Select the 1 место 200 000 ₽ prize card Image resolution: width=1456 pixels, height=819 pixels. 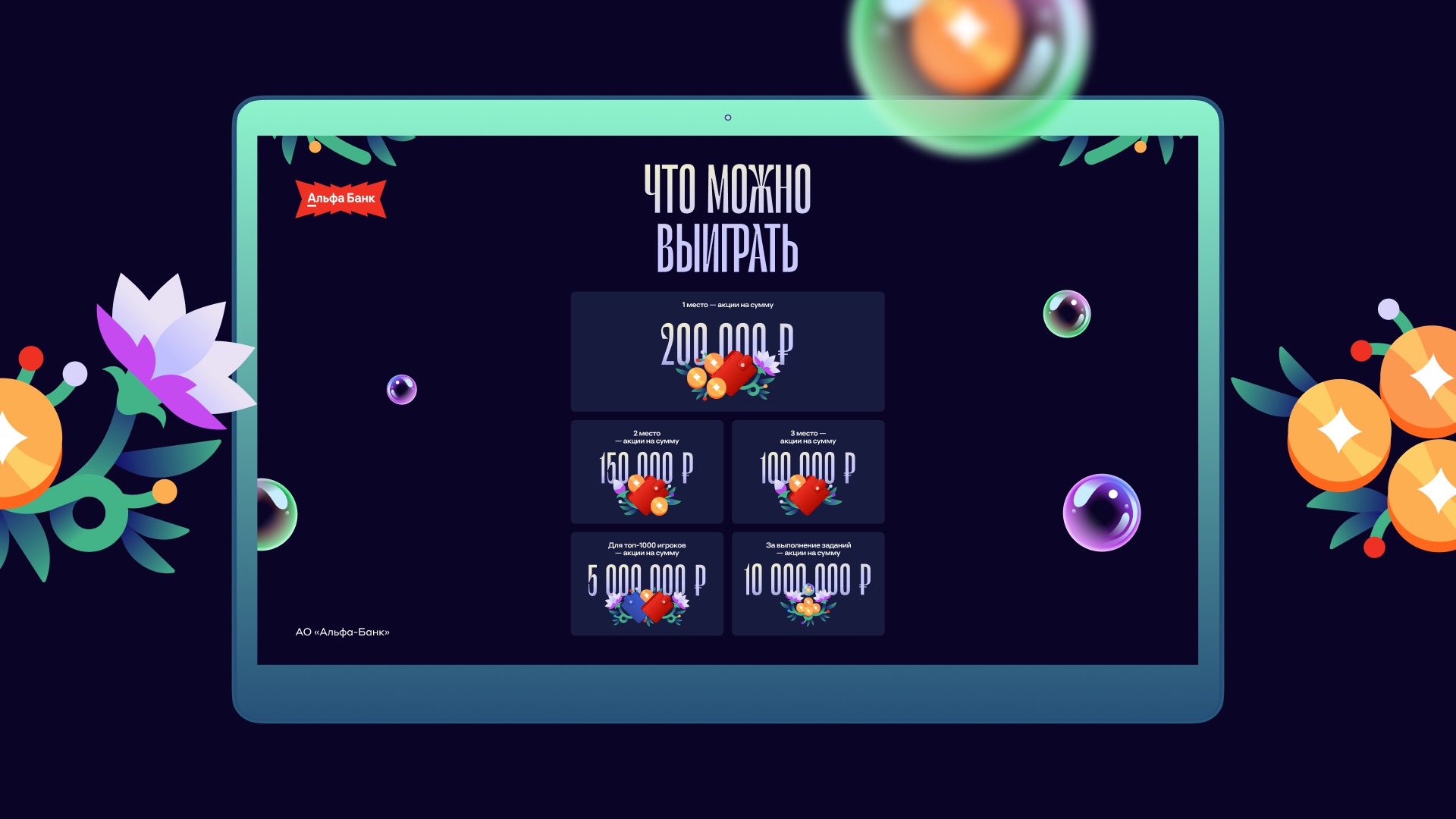[727, 351]
